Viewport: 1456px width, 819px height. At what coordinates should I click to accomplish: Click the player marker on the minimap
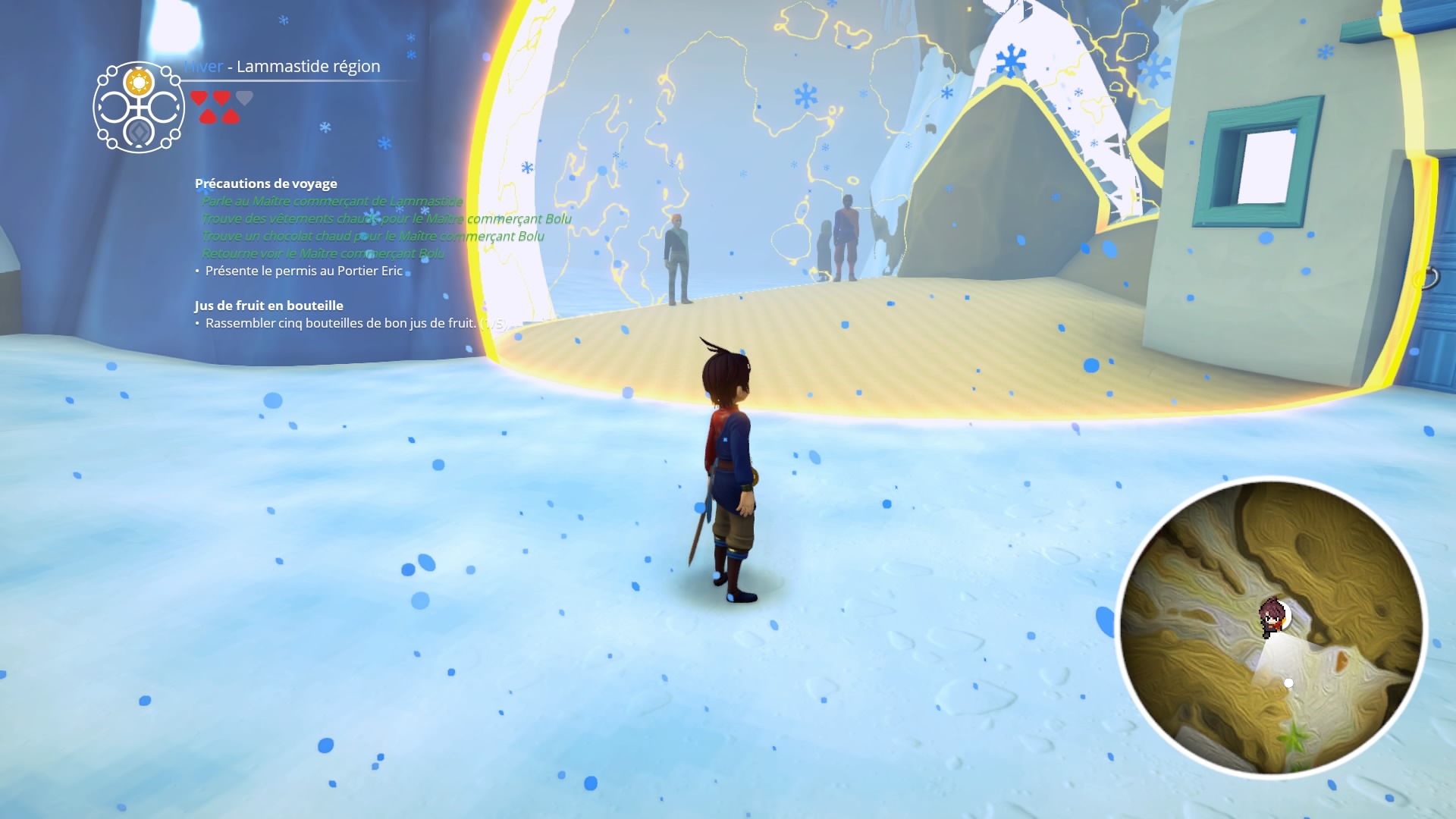(1272, 616)
